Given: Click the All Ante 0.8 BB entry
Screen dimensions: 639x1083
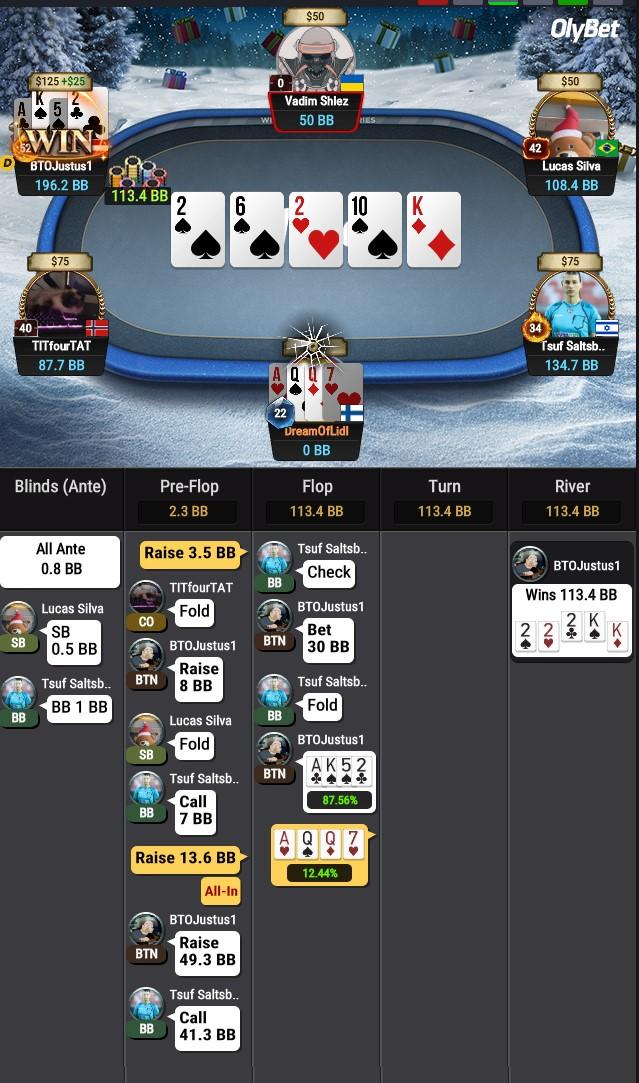Looking at the screenshot, I should click(x=60, y=559).
